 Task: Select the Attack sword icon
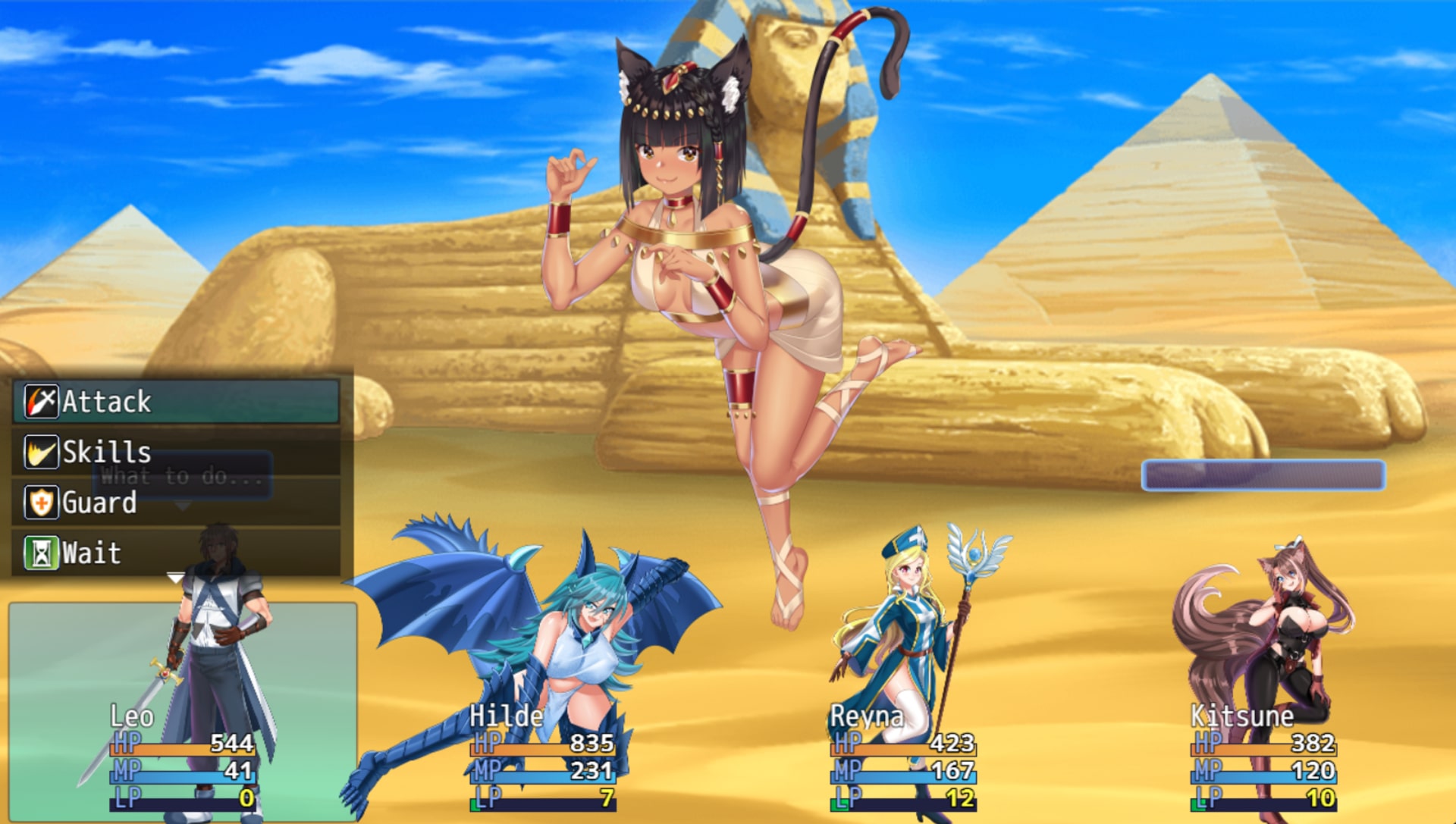[42, 401]
